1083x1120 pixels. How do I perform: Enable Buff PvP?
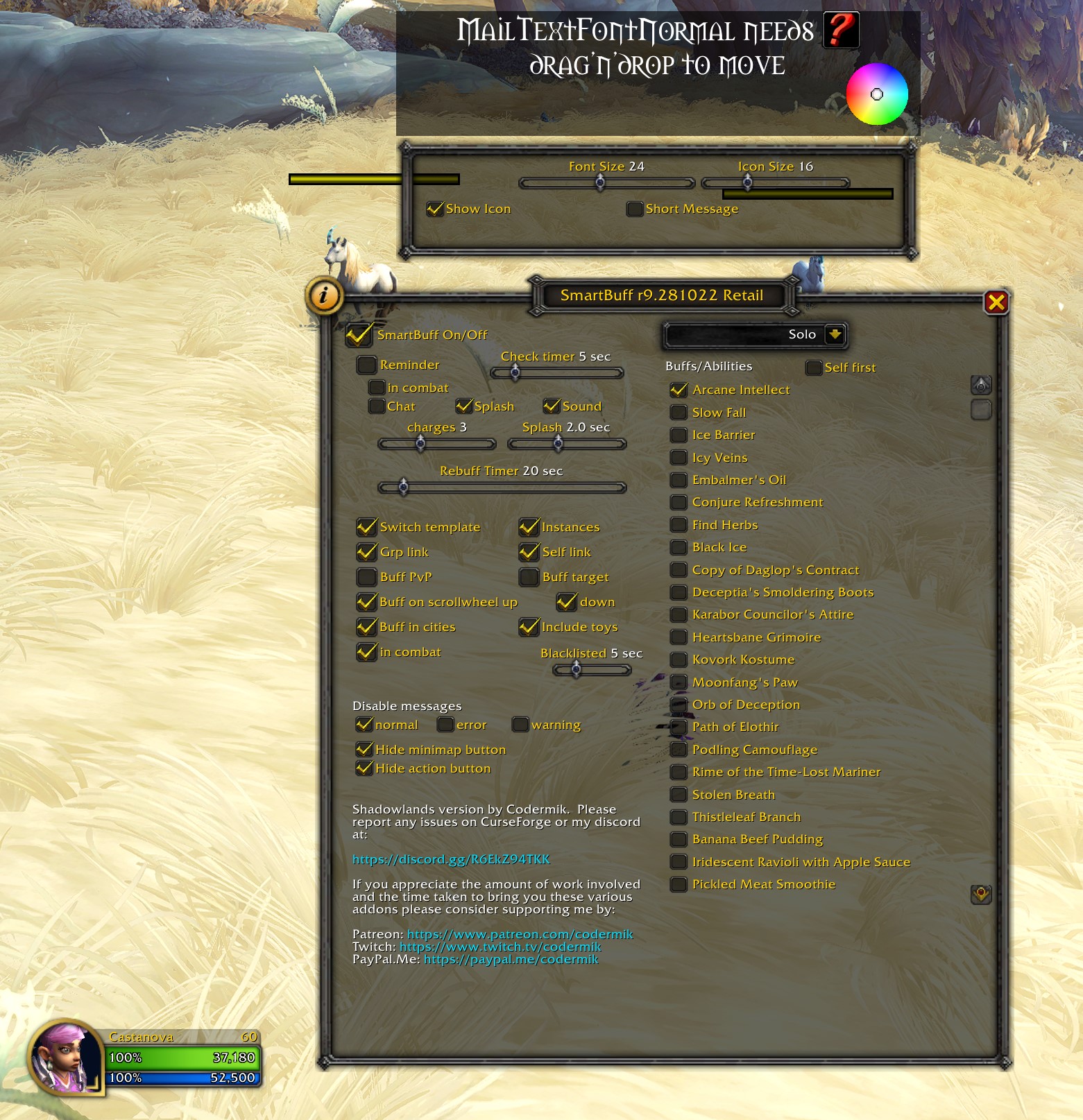coord(366,576)
